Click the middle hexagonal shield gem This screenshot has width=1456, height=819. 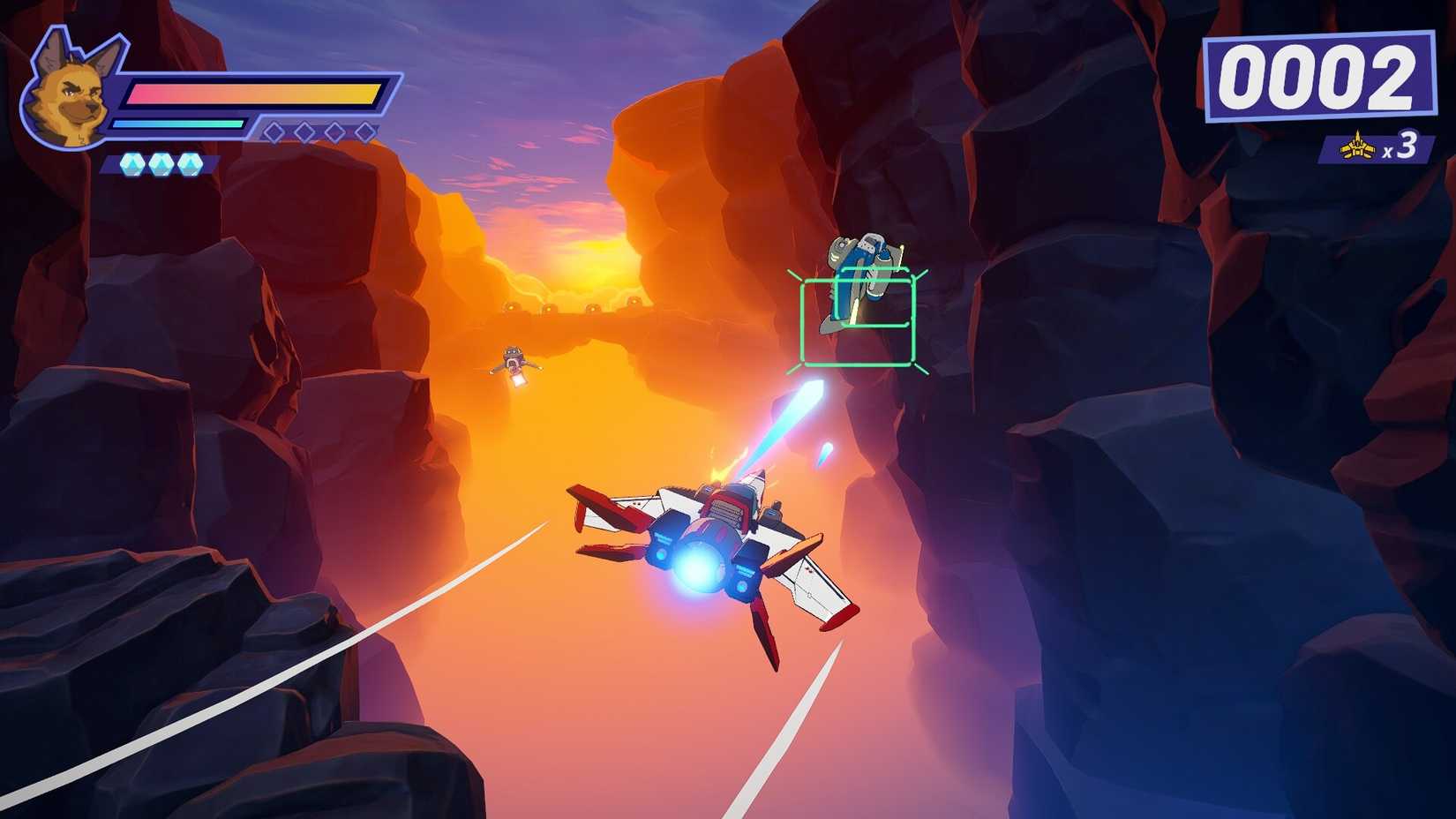coord(161,163)
